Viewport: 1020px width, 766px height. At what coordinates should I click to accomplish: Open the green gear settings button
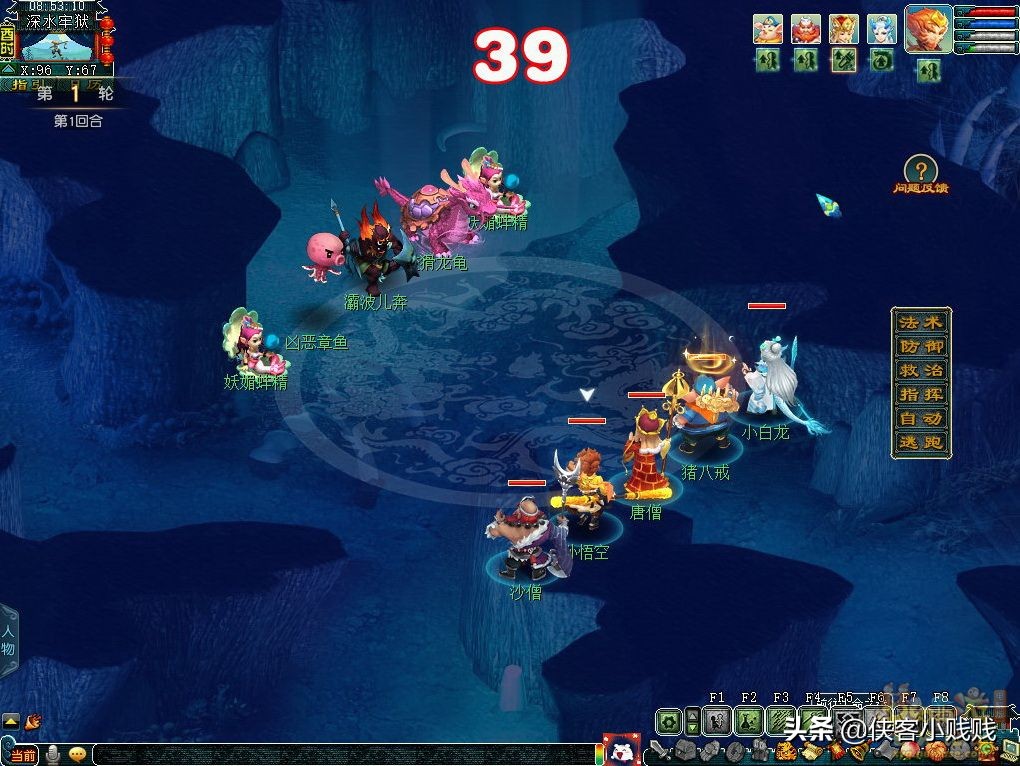click(x=668, y=720)
